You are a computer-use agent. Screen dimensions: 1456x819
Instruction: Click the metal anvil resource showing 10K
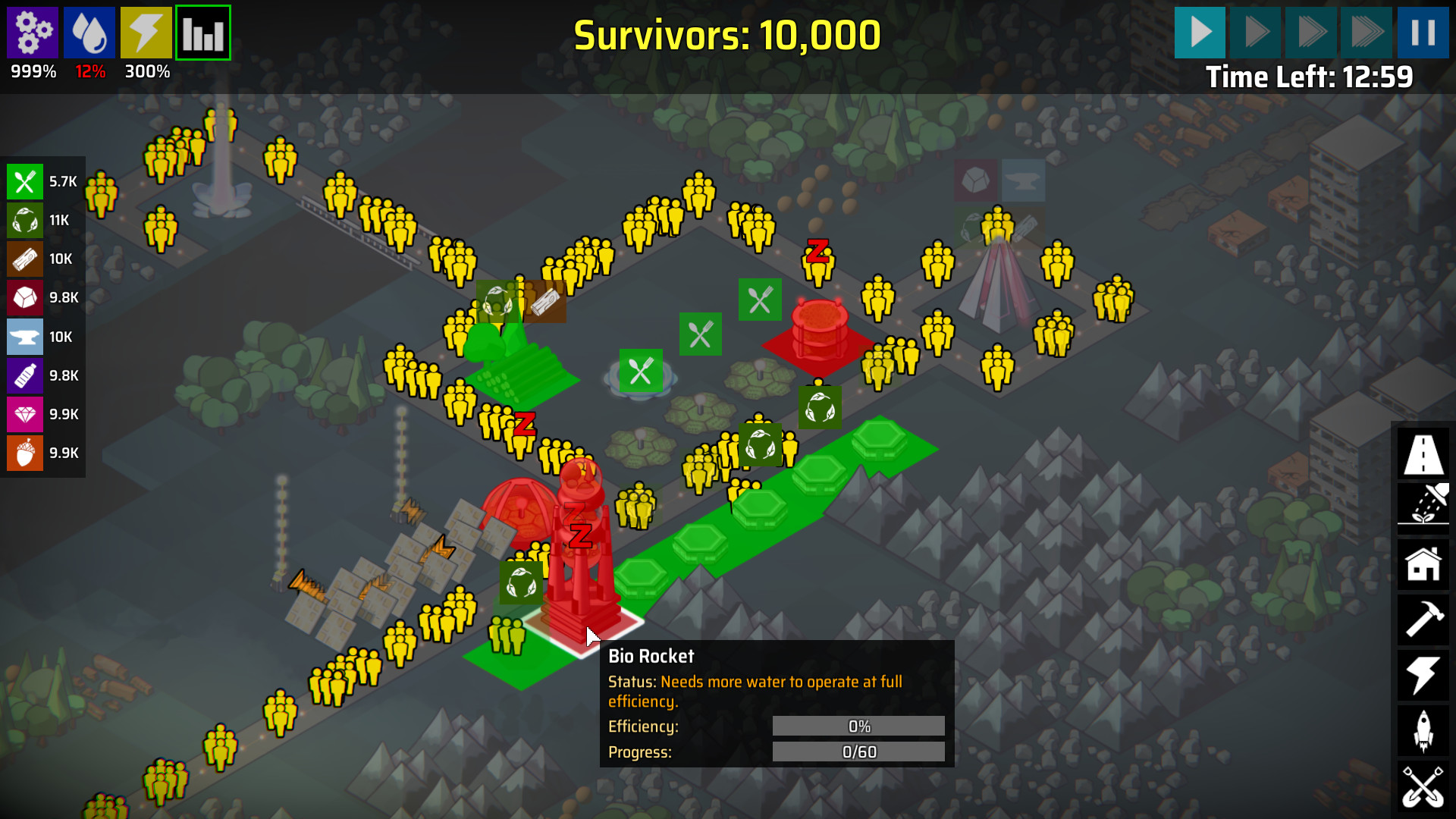25,337
